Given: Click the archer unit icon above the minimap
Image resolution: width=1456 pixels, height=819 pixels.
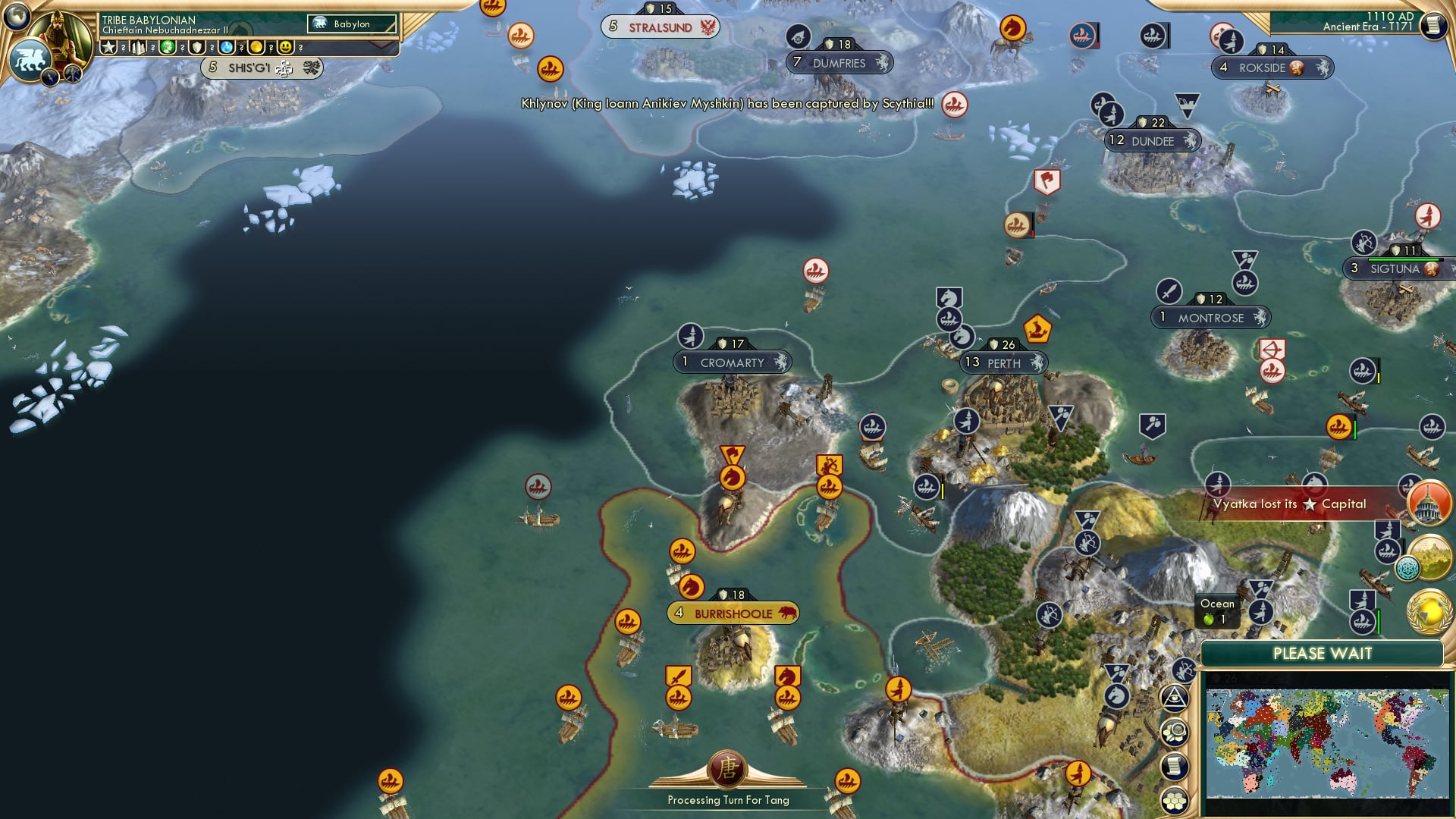Looking at the screenshot, I should [x=1183, y=670].
